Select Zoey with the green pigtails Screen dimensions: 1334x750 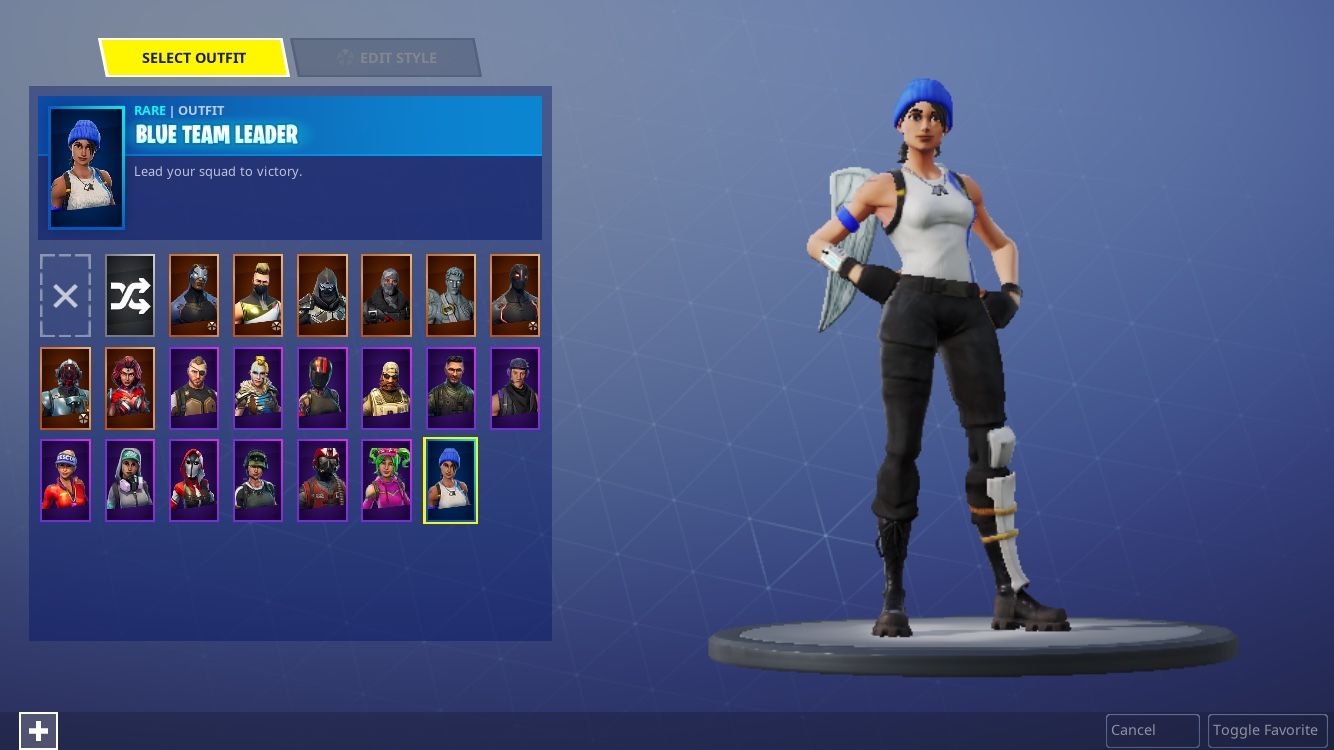point(386,480)
